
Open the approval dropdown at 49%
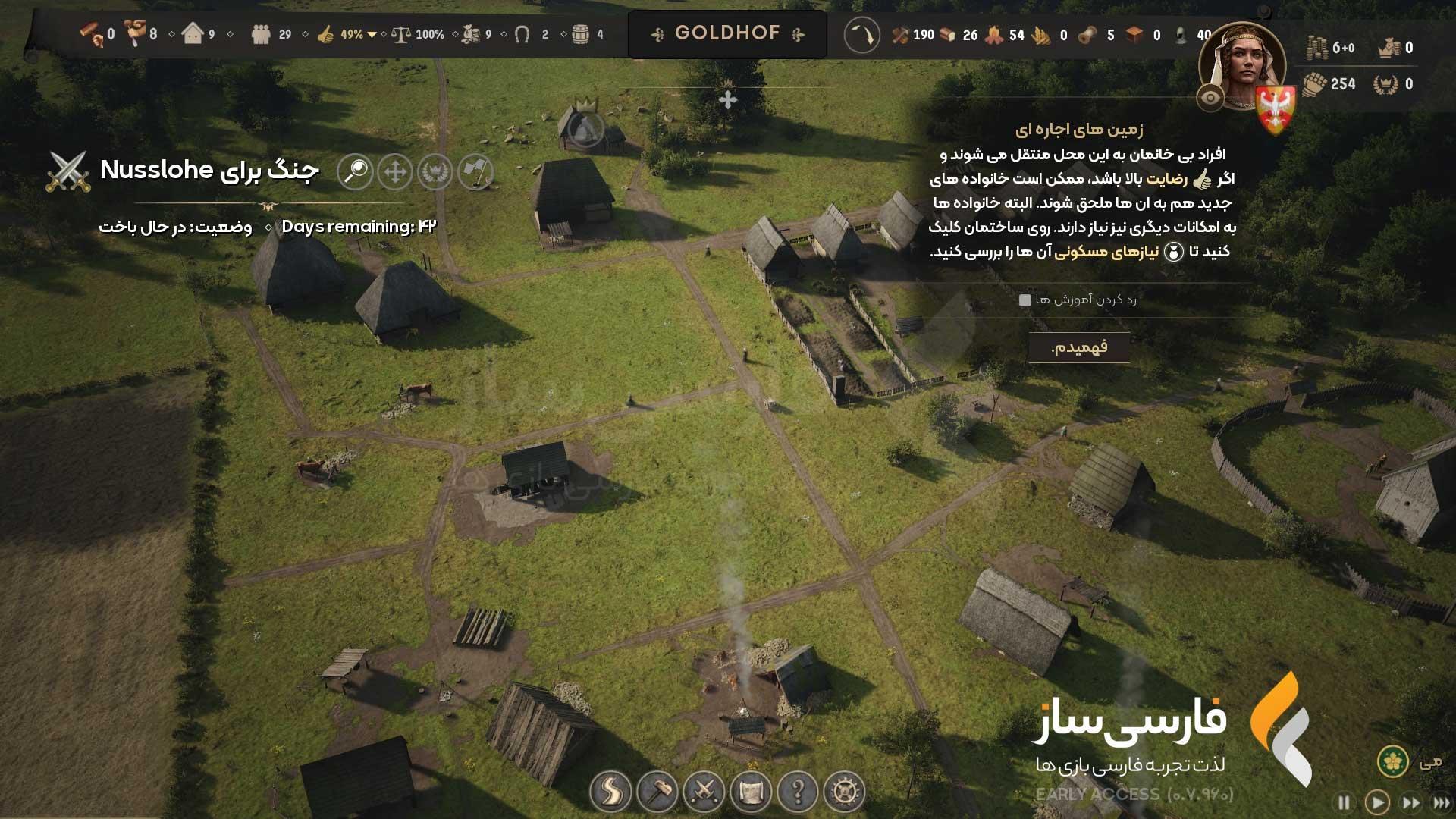pyautogui.click(x=372, y=35)
